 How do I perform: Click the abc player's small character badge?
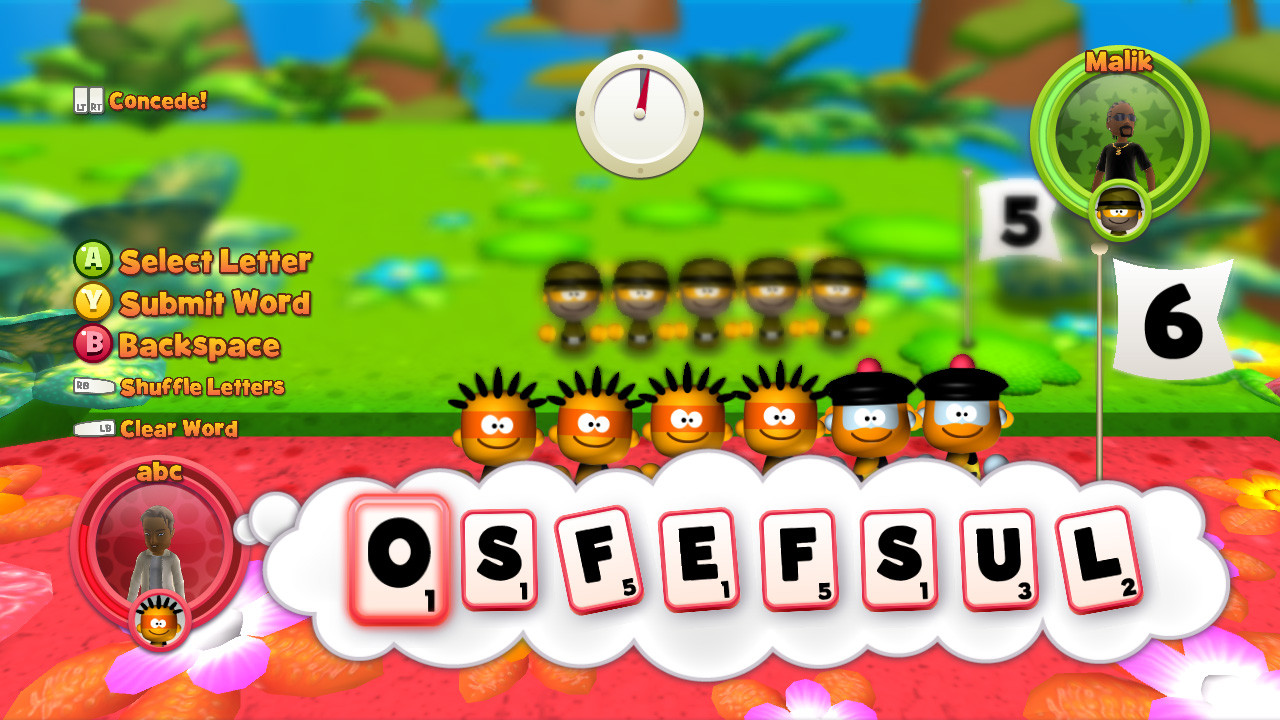pyautogui.click(x=160, y=619)
